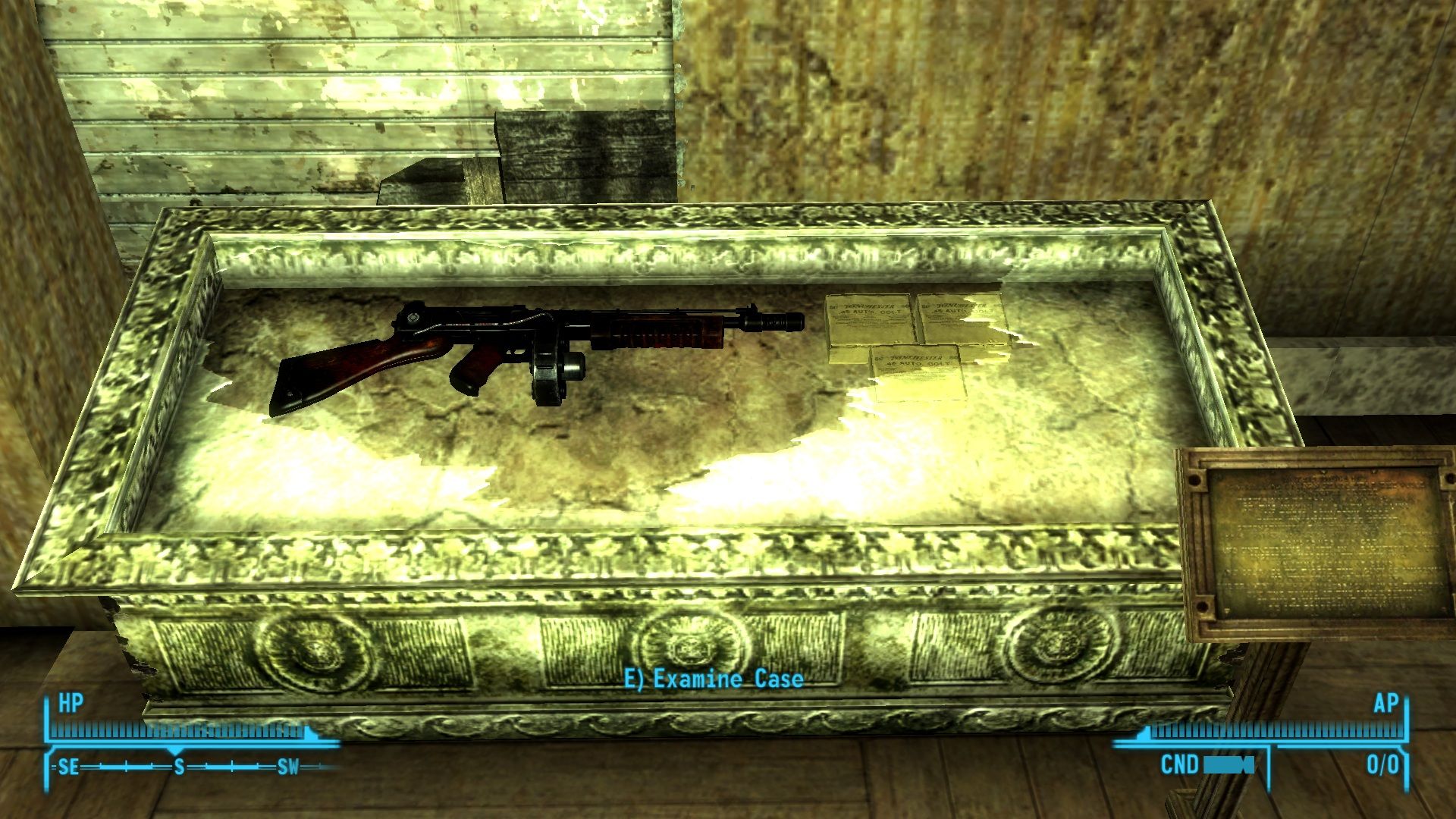The image size is (1456, 819).
Task: Select the submachine gun in the case
Action: 531,341
